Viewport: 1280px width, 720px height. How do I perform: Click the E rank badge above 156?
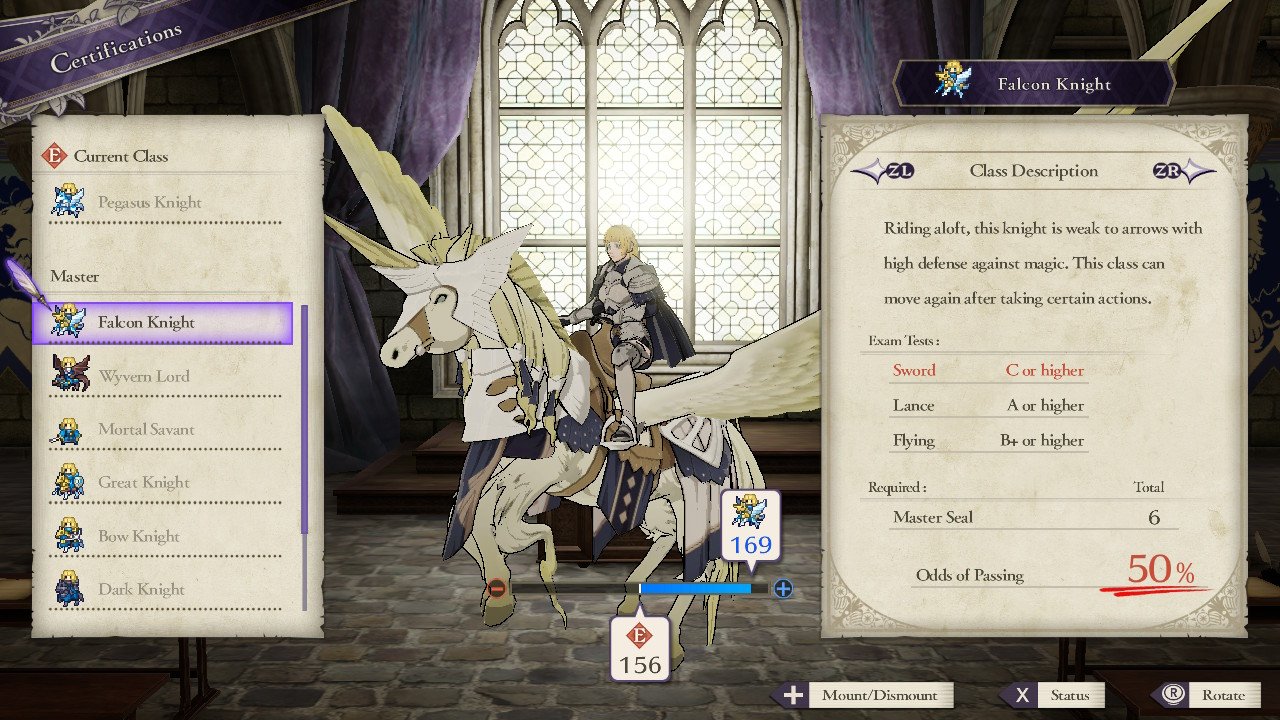click(x=641, y=634)
